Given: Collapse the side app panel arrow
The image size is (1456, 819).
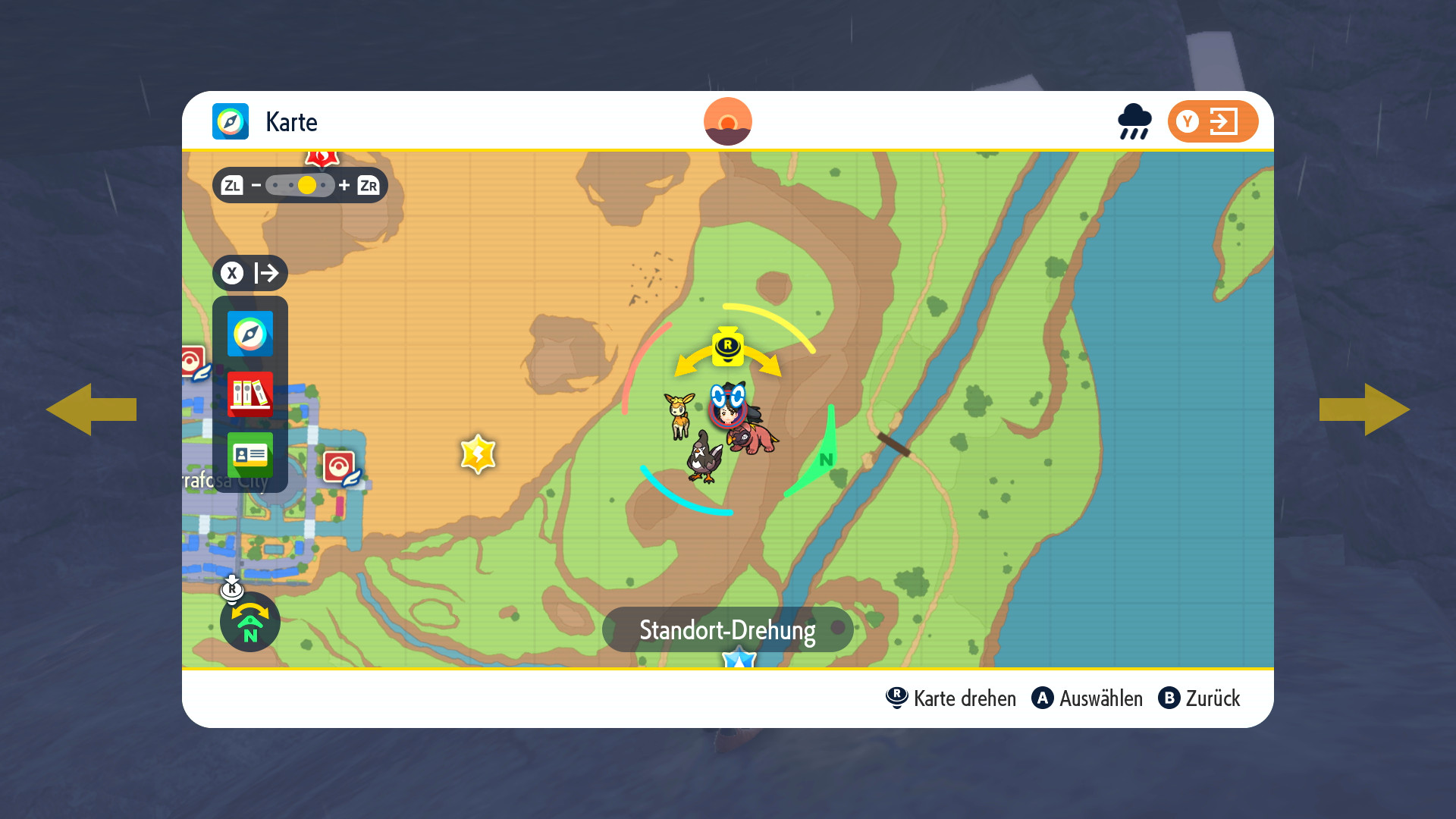Looking at the screenshot, I should pyautogui.click(x=249, y=273).
